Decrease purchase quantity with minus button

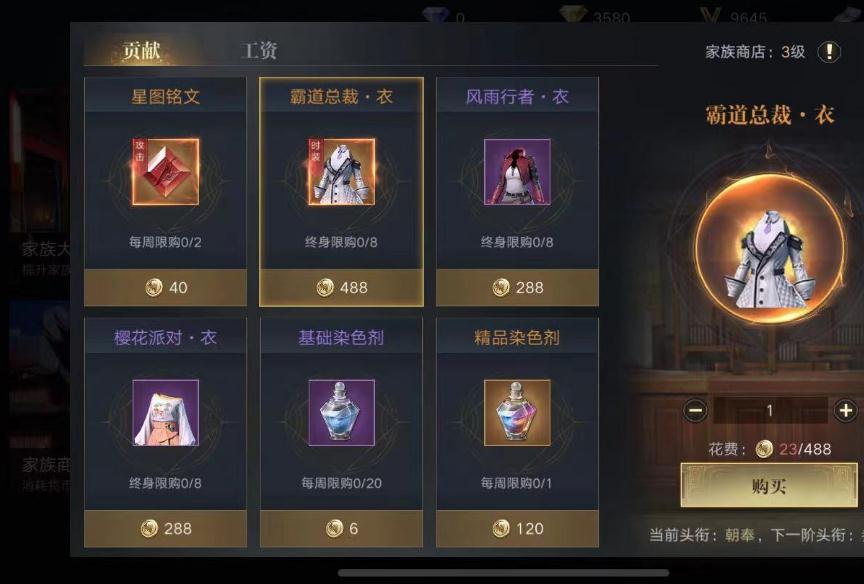[696, 410]
